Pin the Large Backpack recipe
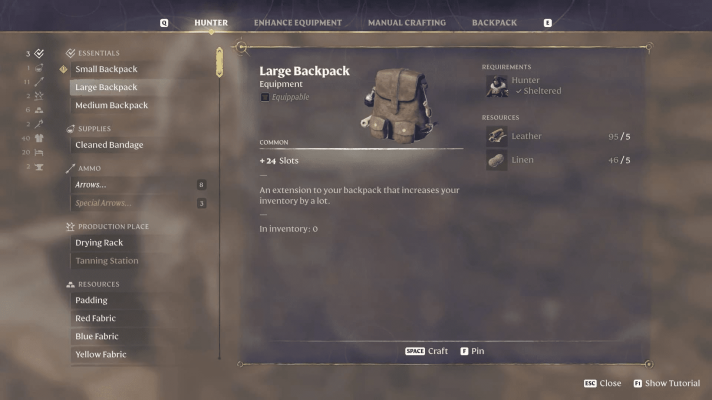712x400 pixels. [x=472, y=351]
